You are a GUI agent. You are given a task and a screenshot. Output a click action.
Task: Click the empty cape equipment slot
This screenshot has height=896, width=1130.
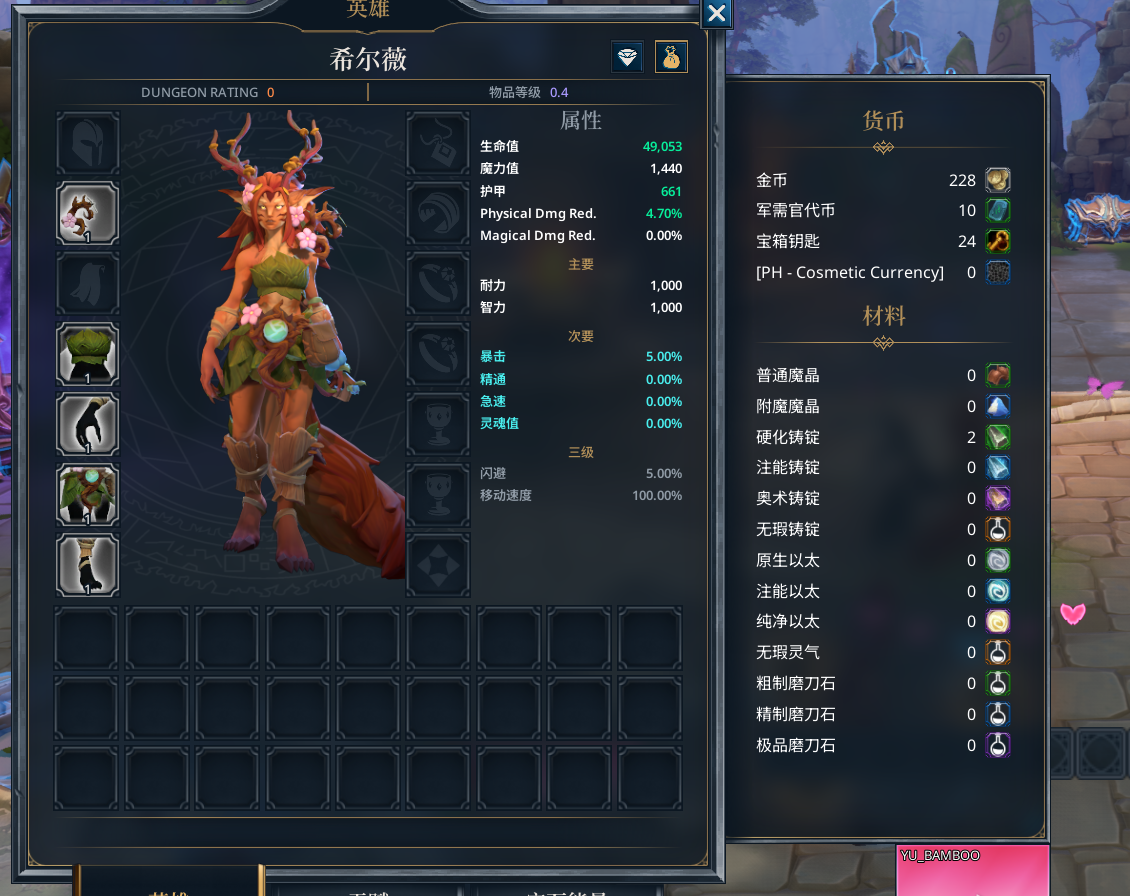(88, 284)
